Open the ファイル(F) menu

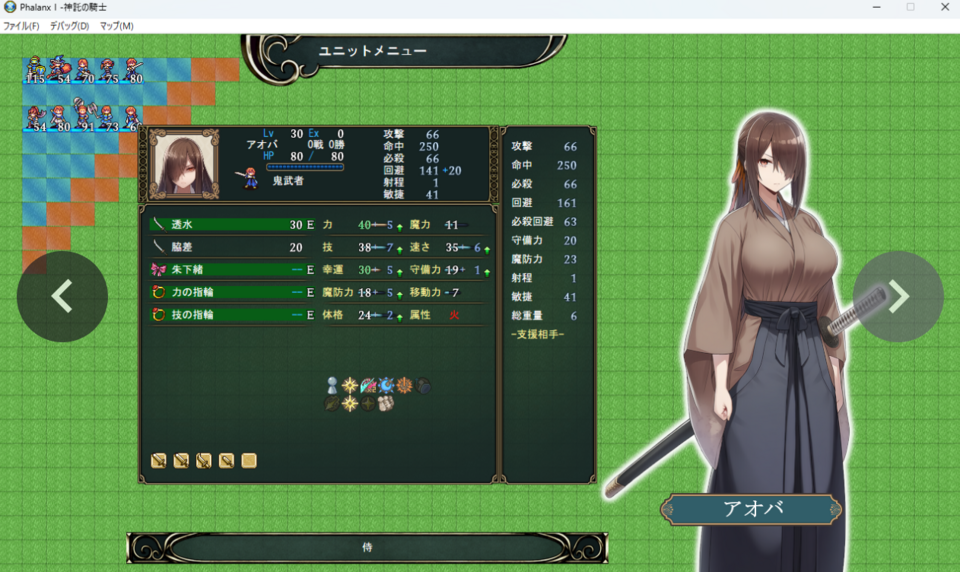[21, 26]
